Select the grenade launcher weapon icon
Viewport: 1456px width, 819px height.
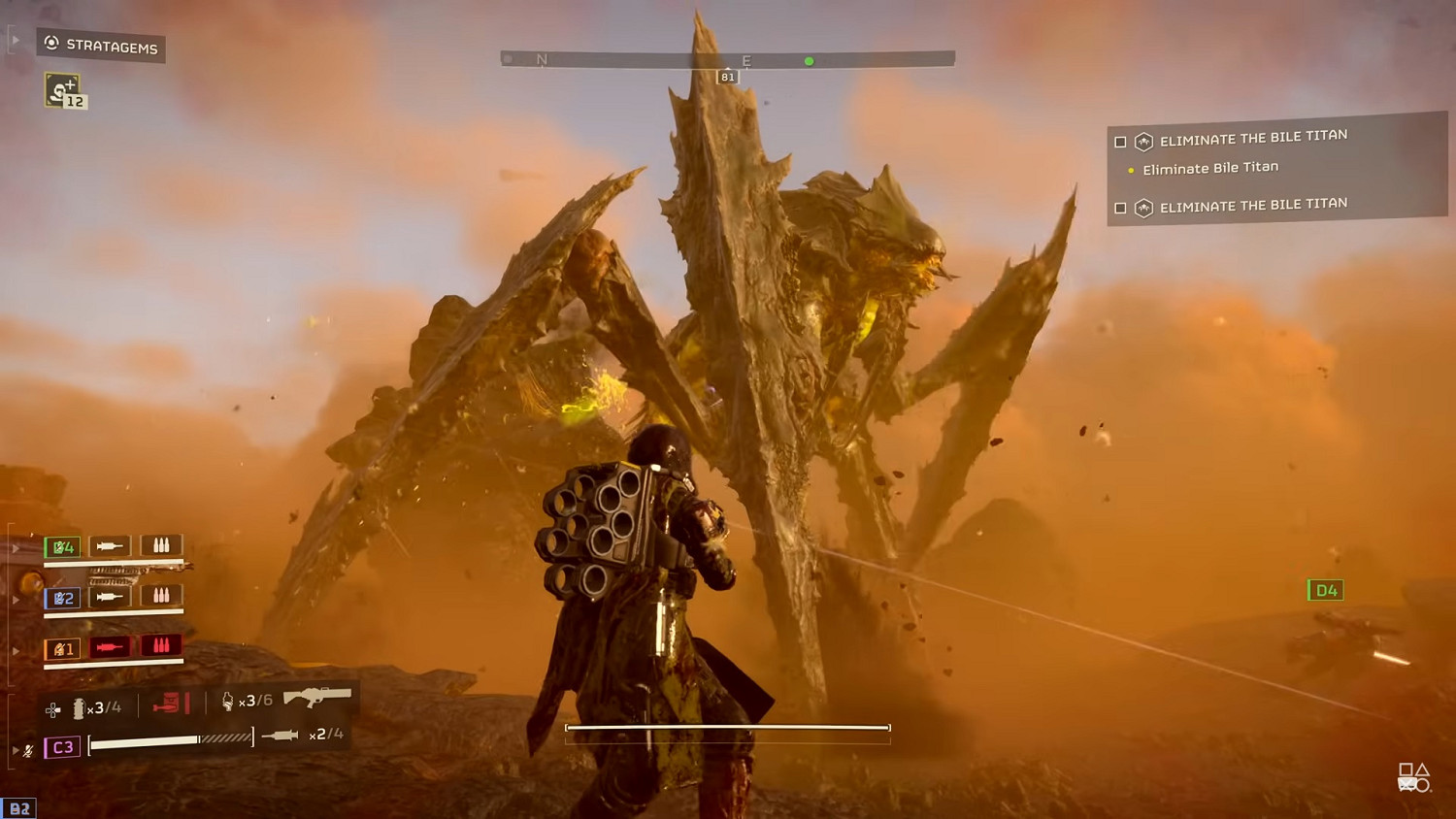(316, 697)
